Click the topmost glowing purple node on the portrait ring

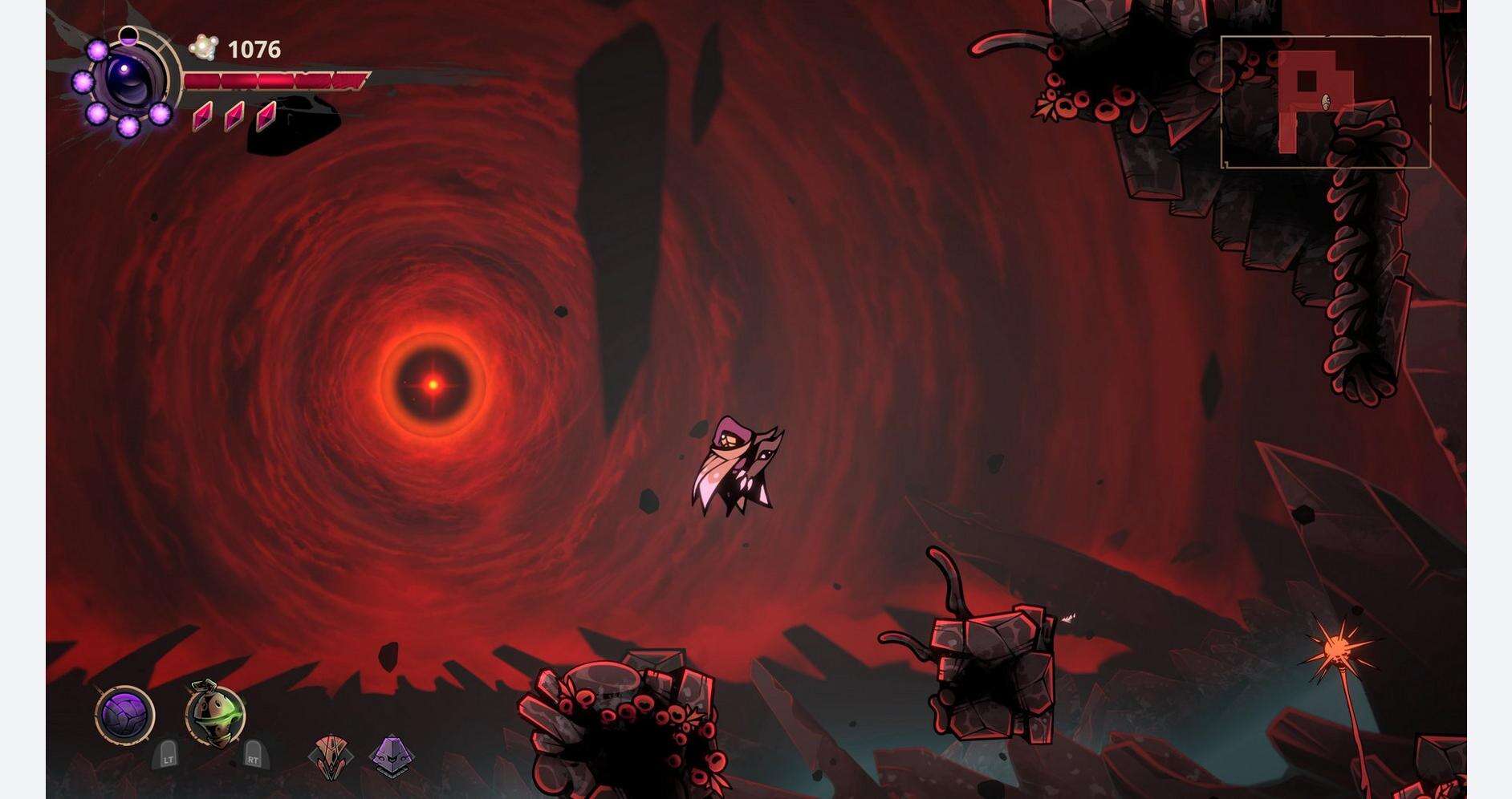click(97, 50)
